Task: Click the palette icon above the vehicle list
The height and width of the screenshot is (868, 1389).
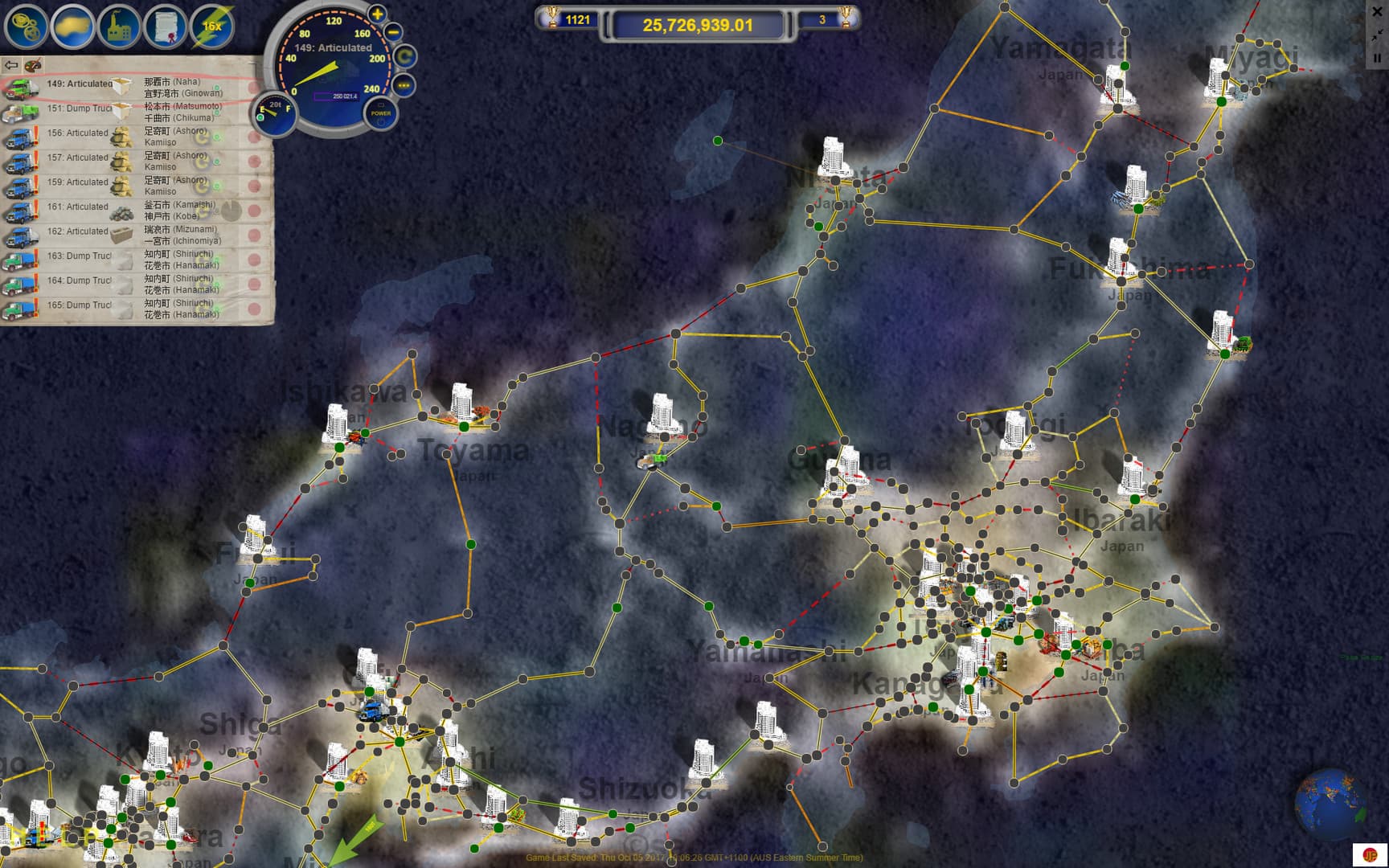Action: click(32, 66)
